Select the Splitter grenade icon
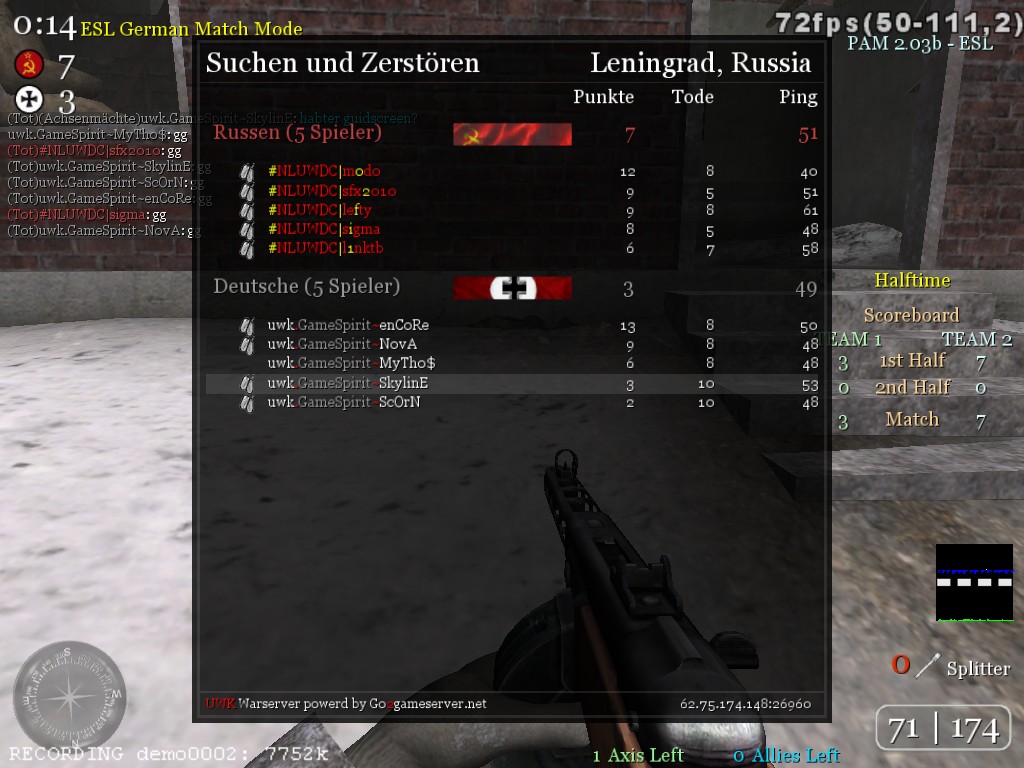The height and width of the screenshot is (768, 1024). pos(929,665)
